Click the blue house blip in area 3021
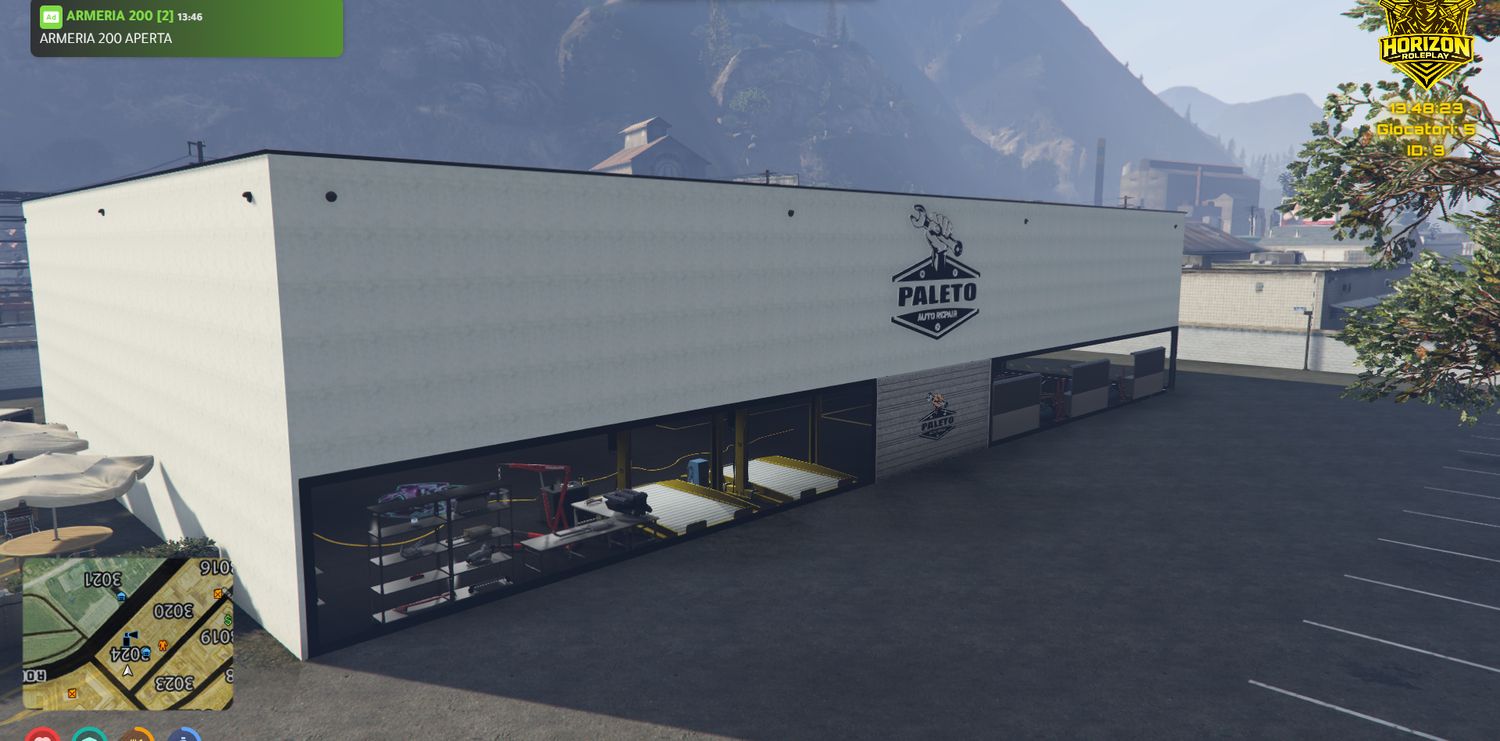 [120, 596]
